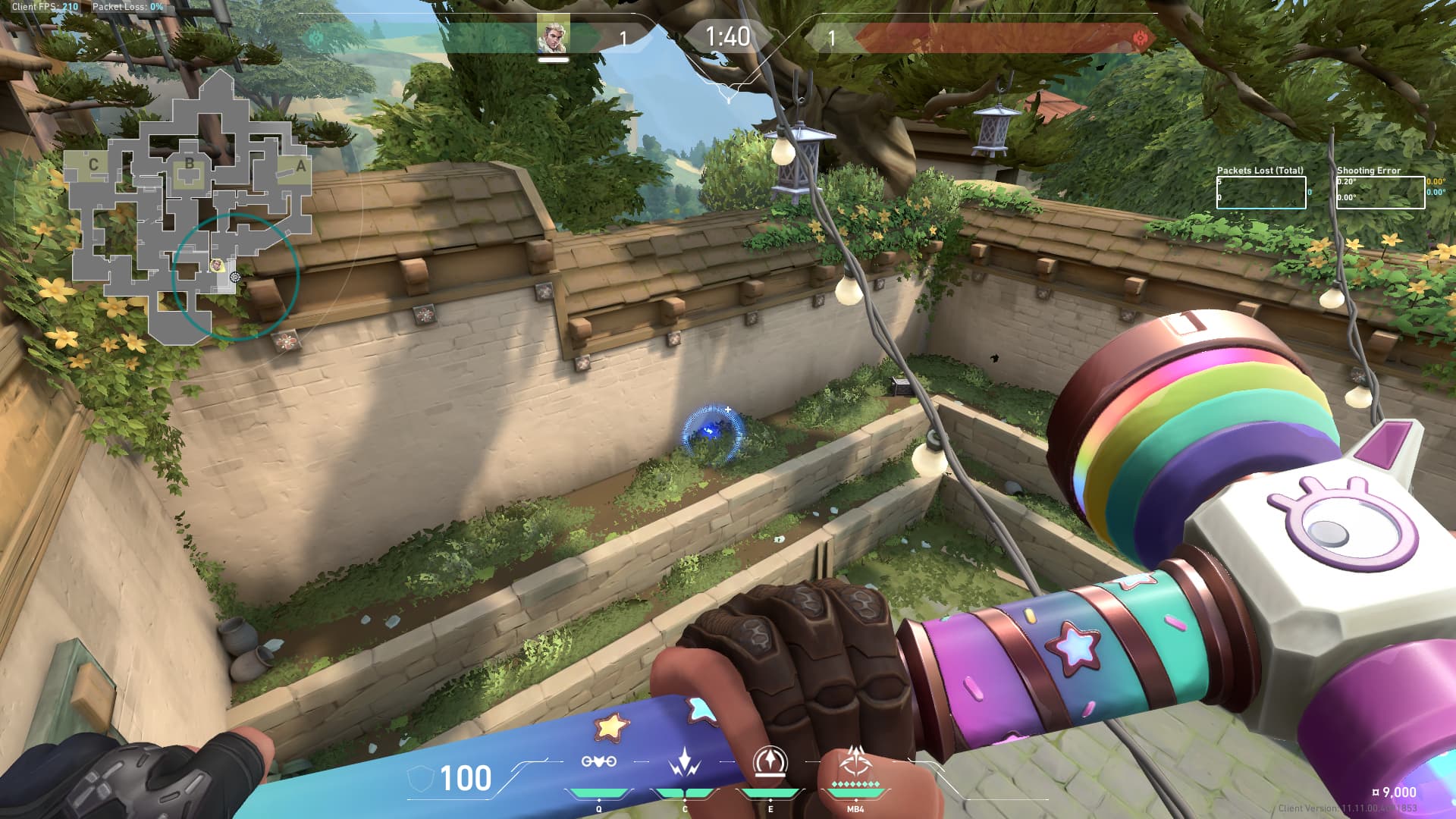Click site A on the minimap

click(301, 166)
